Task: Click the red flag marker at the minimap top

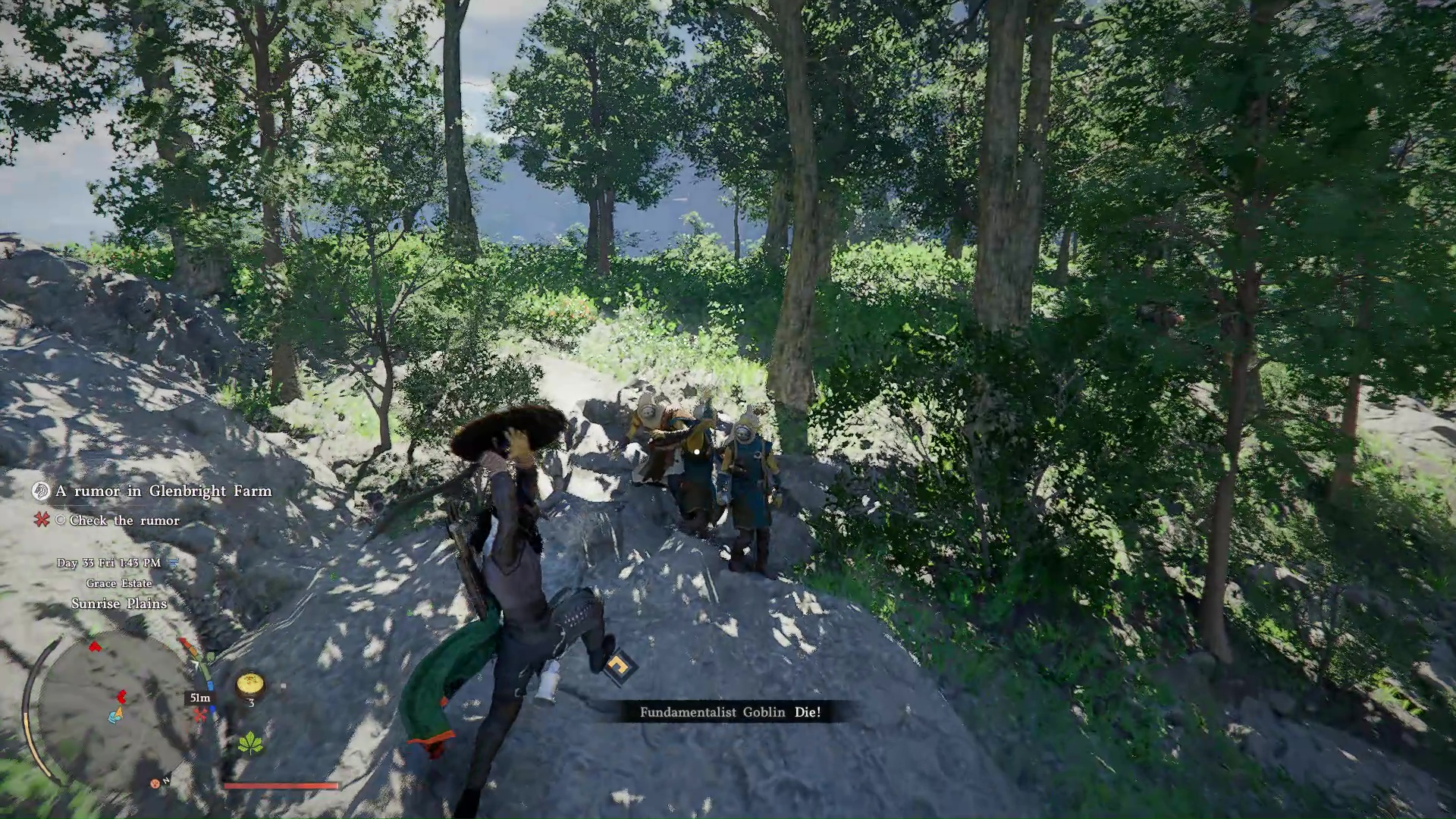Action: 94,646
